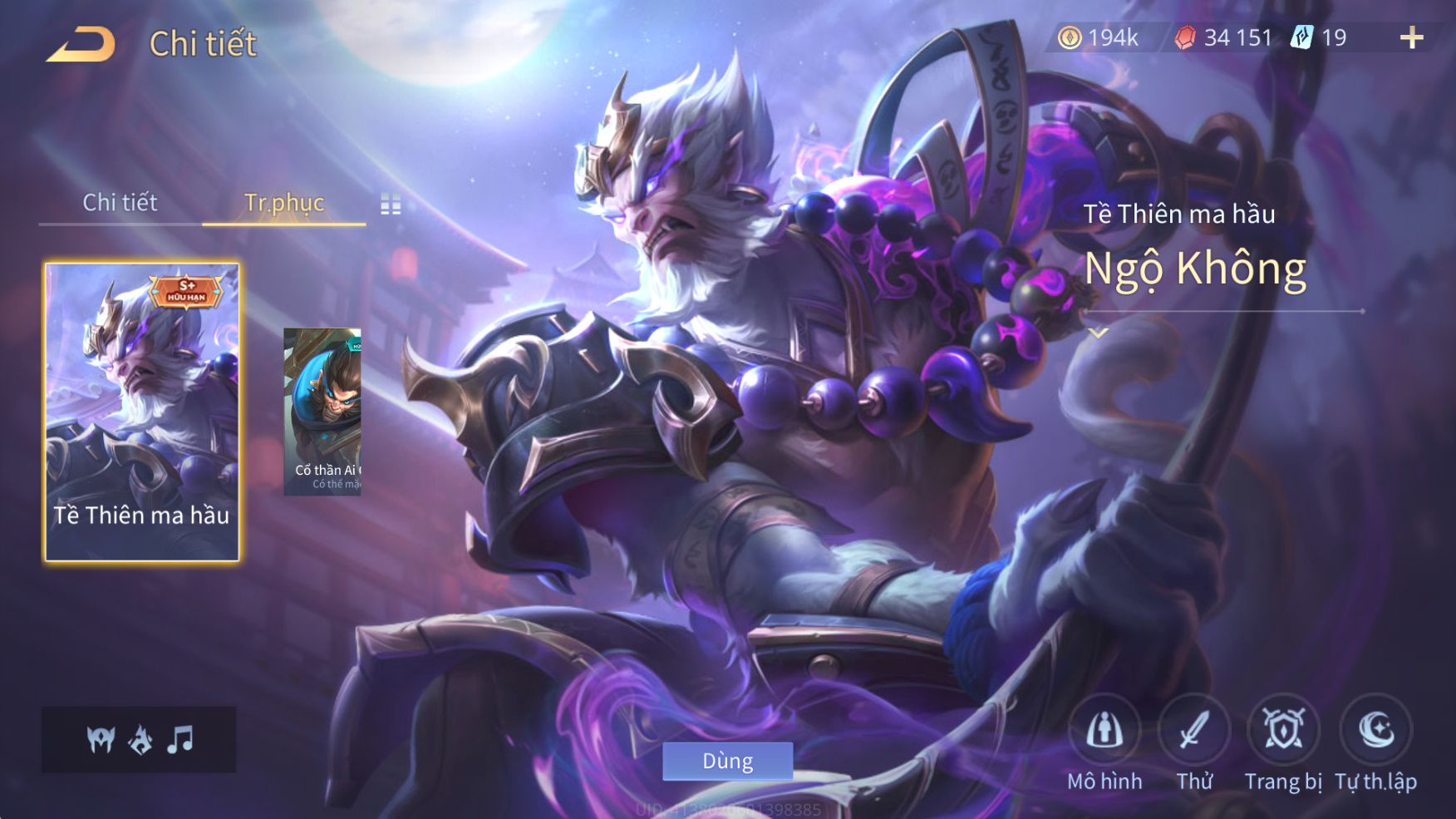Show the skin music note feature
Screen dimensions: 1456x819
click(x=180, y=739)
